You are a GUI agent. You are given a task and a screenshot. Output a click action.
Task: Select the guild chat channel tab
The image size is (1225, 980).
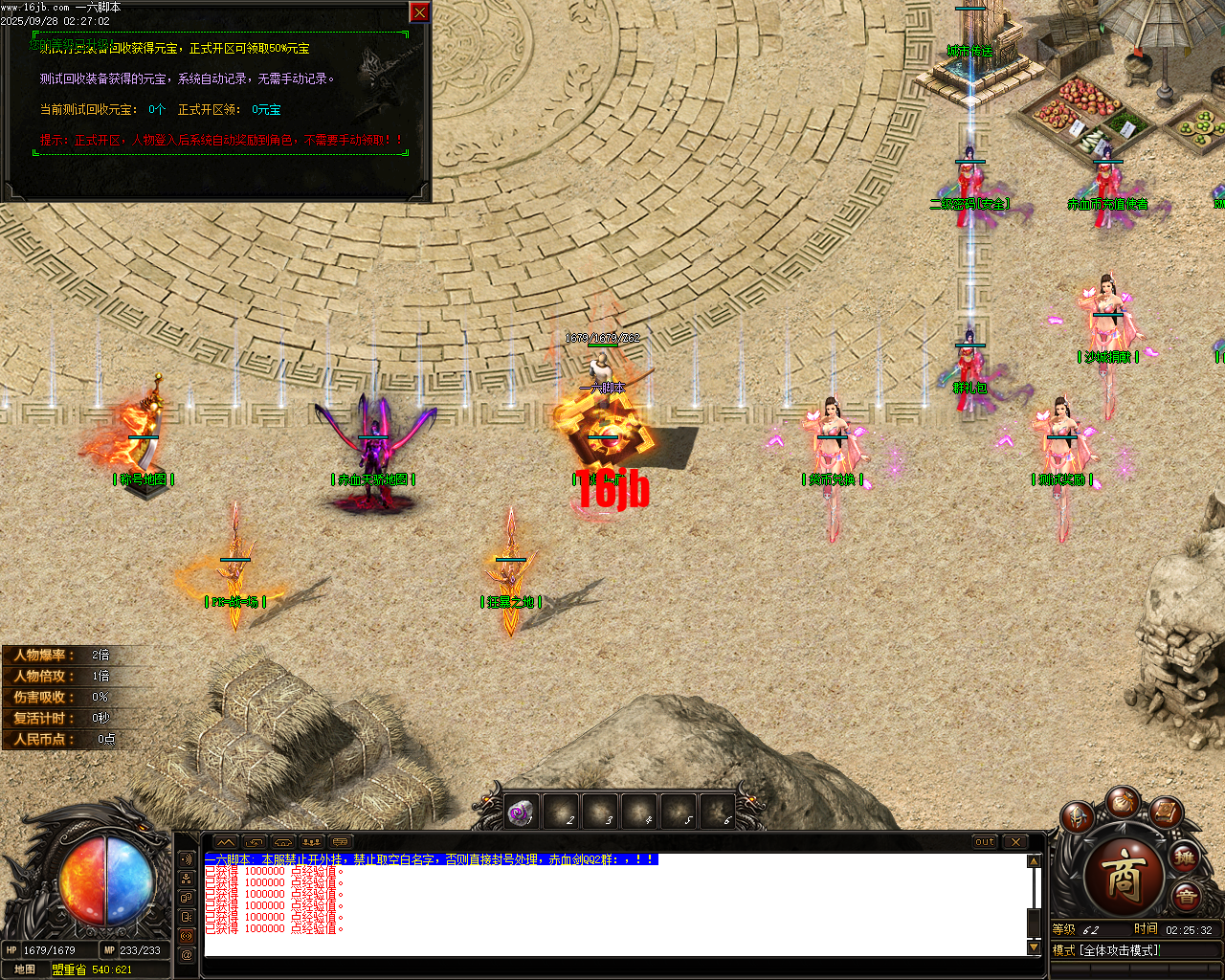tap(187, 879)
